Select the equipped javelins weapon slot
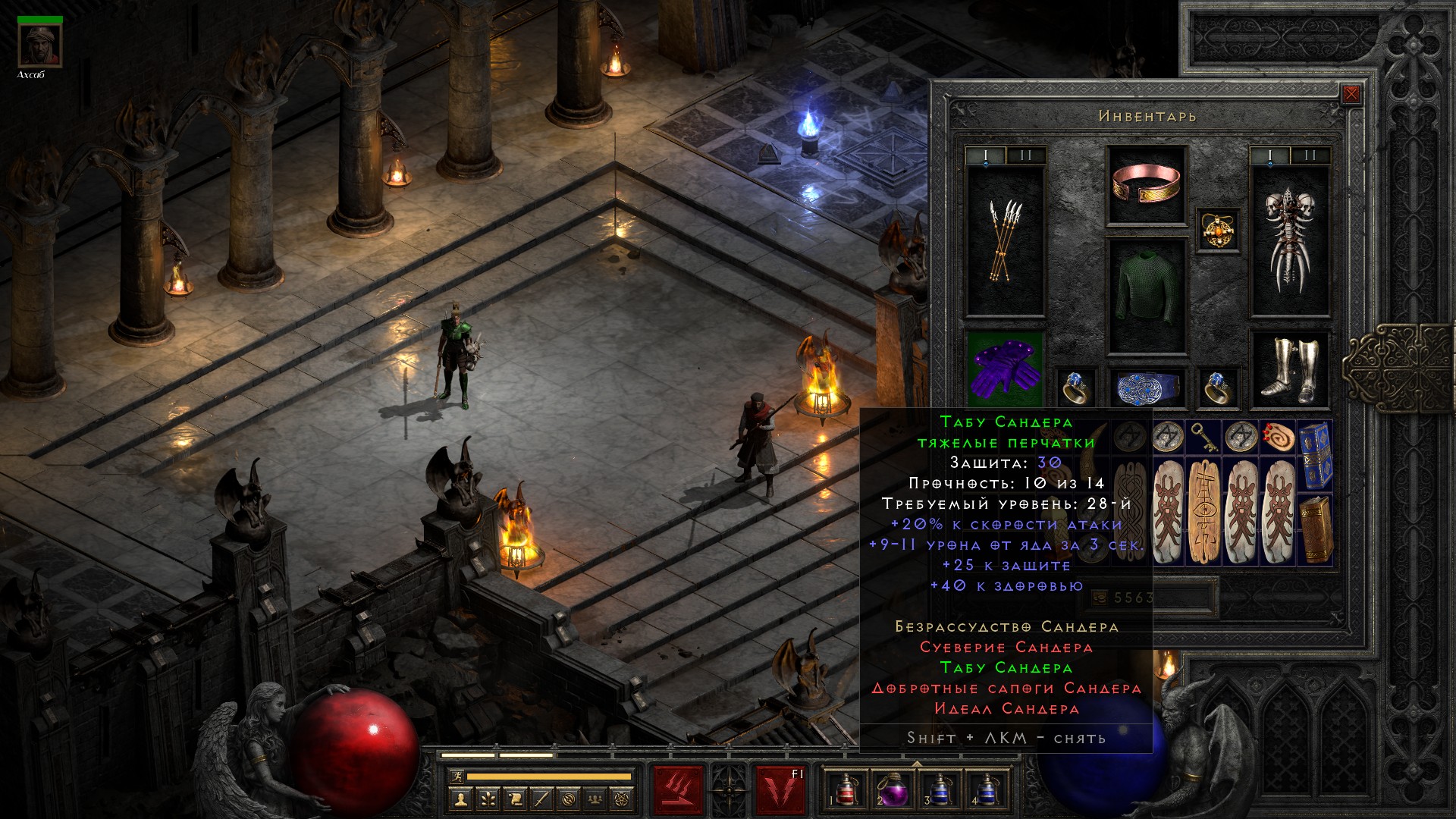Screen dimensions: 1456x819 [1005, 240]
